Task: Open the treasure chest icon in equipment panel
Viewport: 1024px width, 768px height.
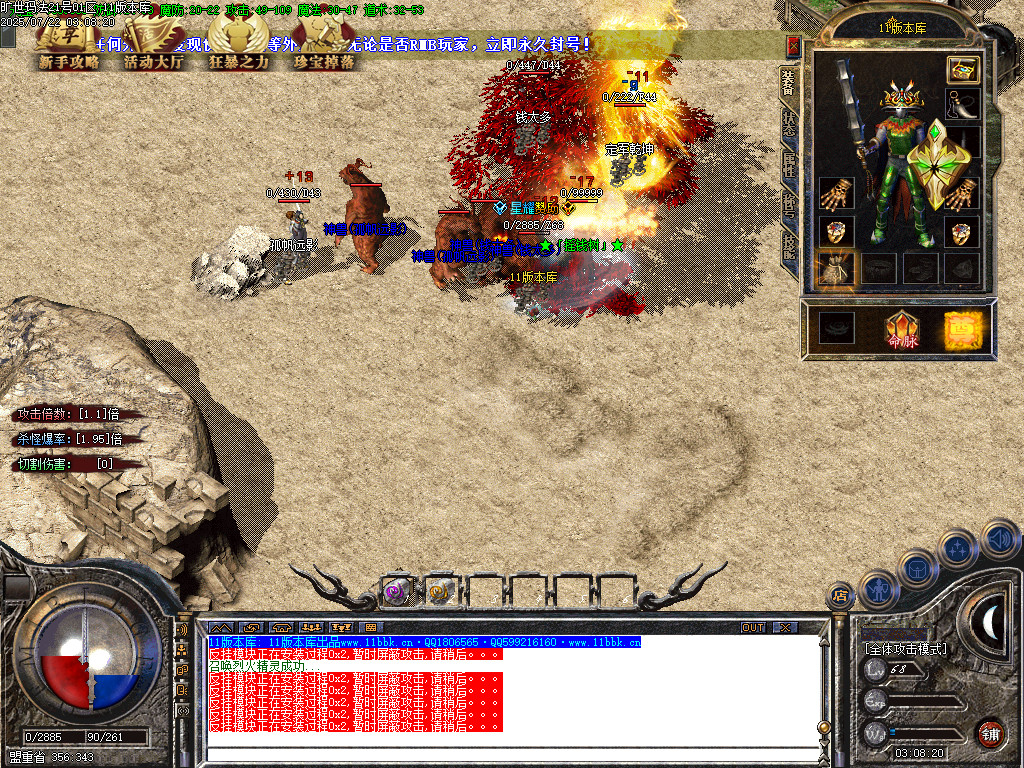Action: click(x=962, y=69)
